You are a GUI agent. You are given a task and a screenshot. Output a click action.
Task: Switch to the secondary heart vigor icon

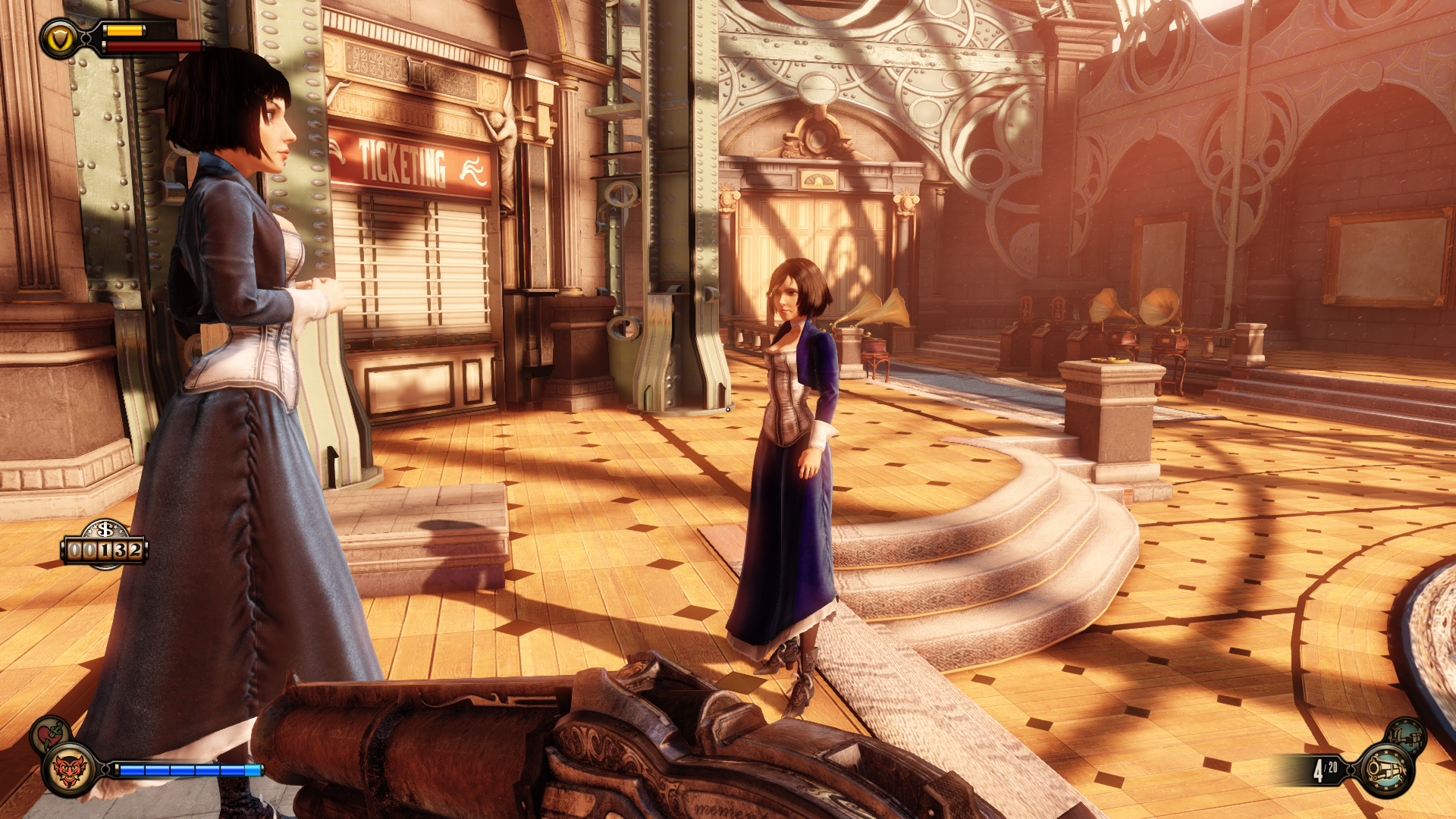50,734
